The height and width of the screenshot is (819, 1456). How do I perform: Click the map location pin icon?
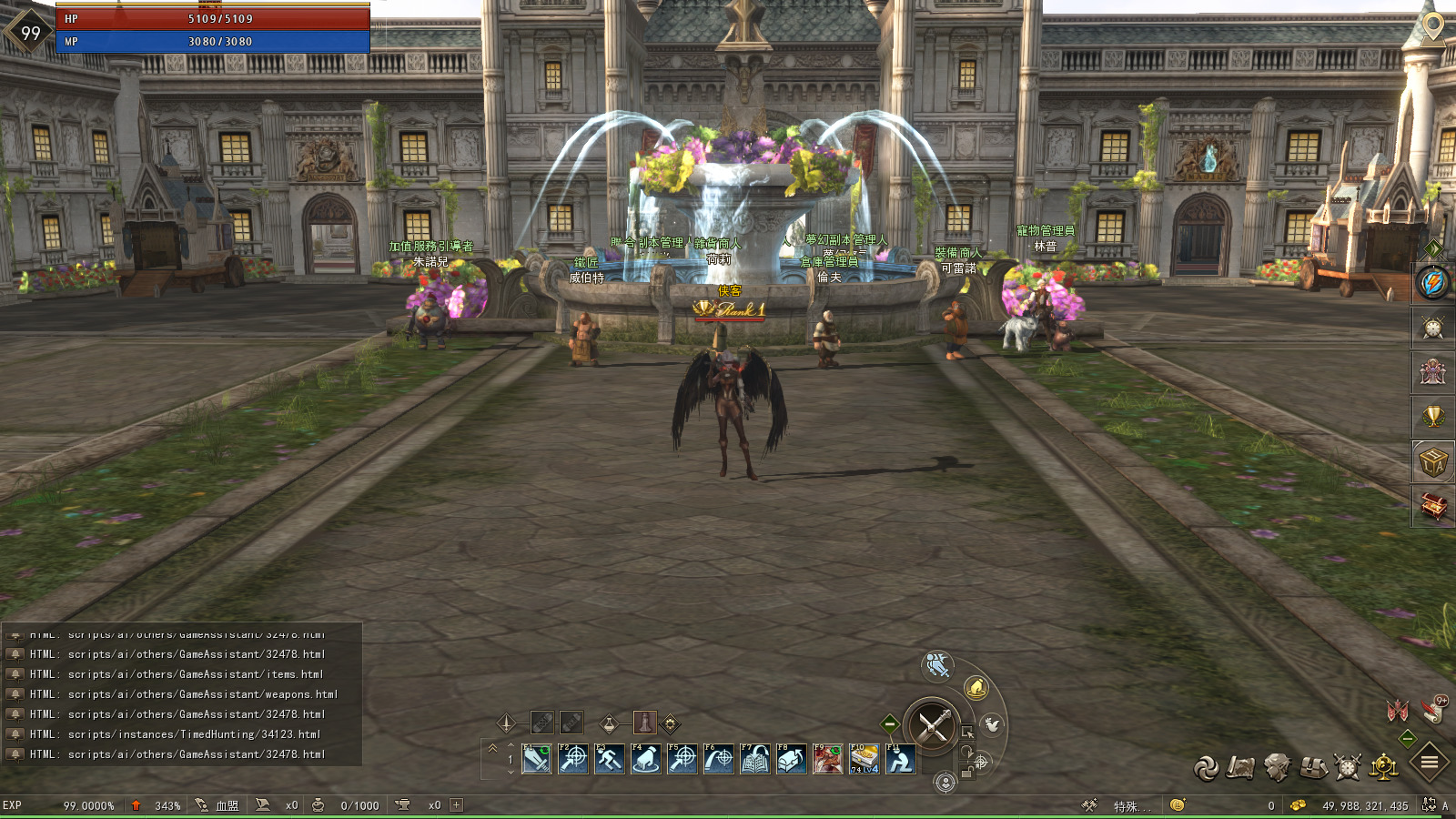pyautogui.click(x=1433, y=26)
